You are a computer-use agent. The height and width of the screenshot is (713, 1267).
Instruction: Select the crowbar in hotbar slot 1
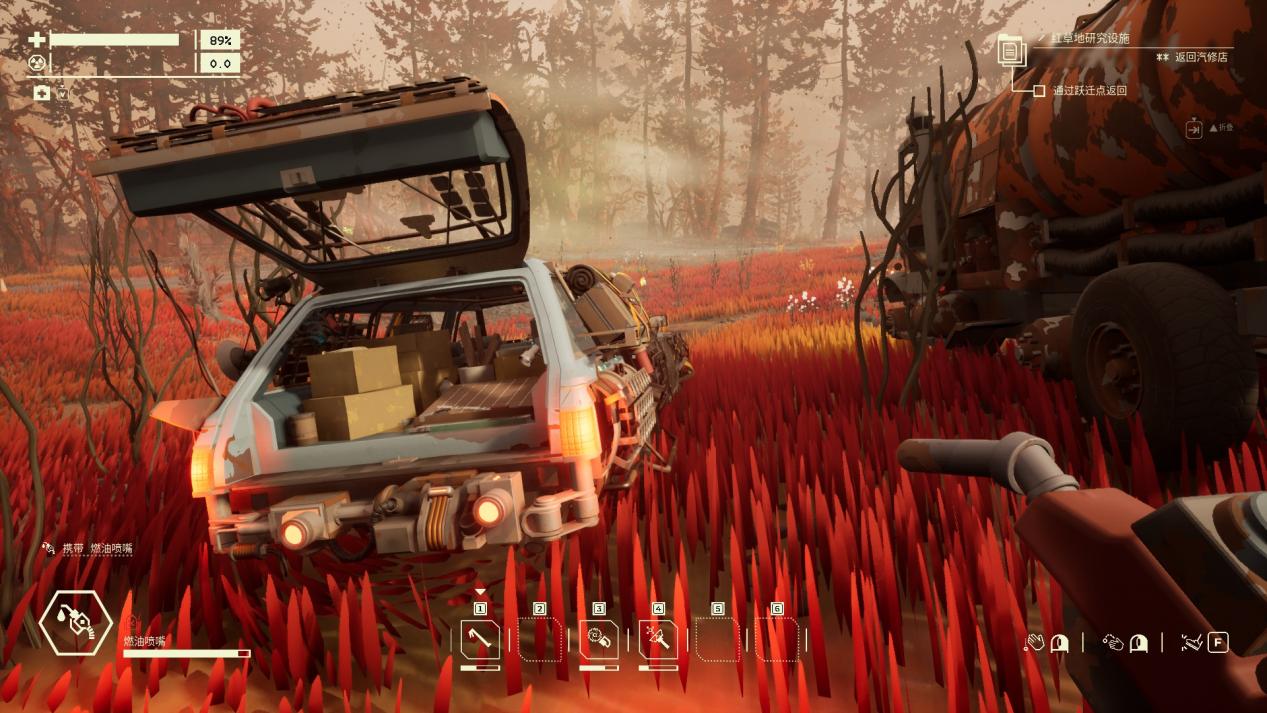(480, 639)
